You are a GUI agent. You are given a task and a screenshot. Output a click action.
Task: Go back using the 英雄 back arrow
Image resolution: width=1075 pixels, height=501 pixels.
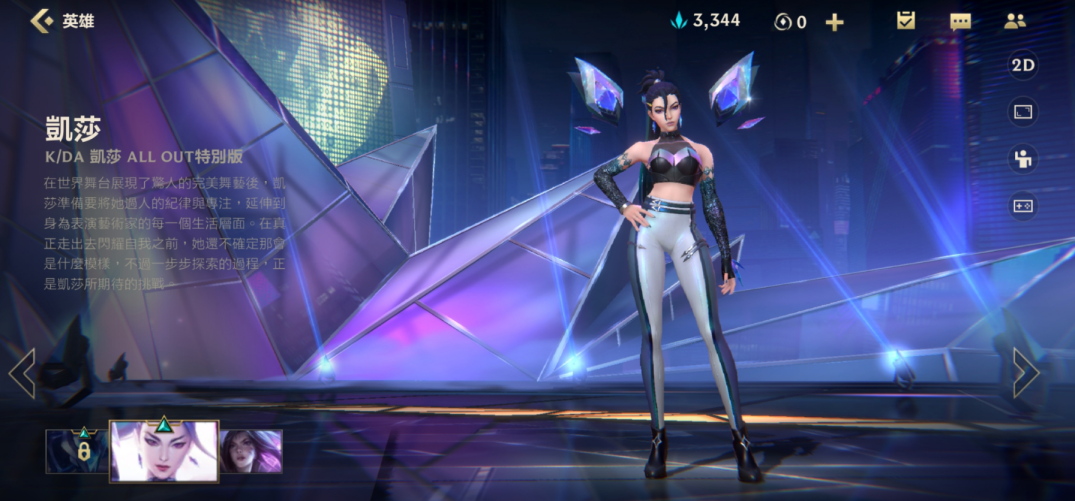pyautogui.click(x=42, y=20)
